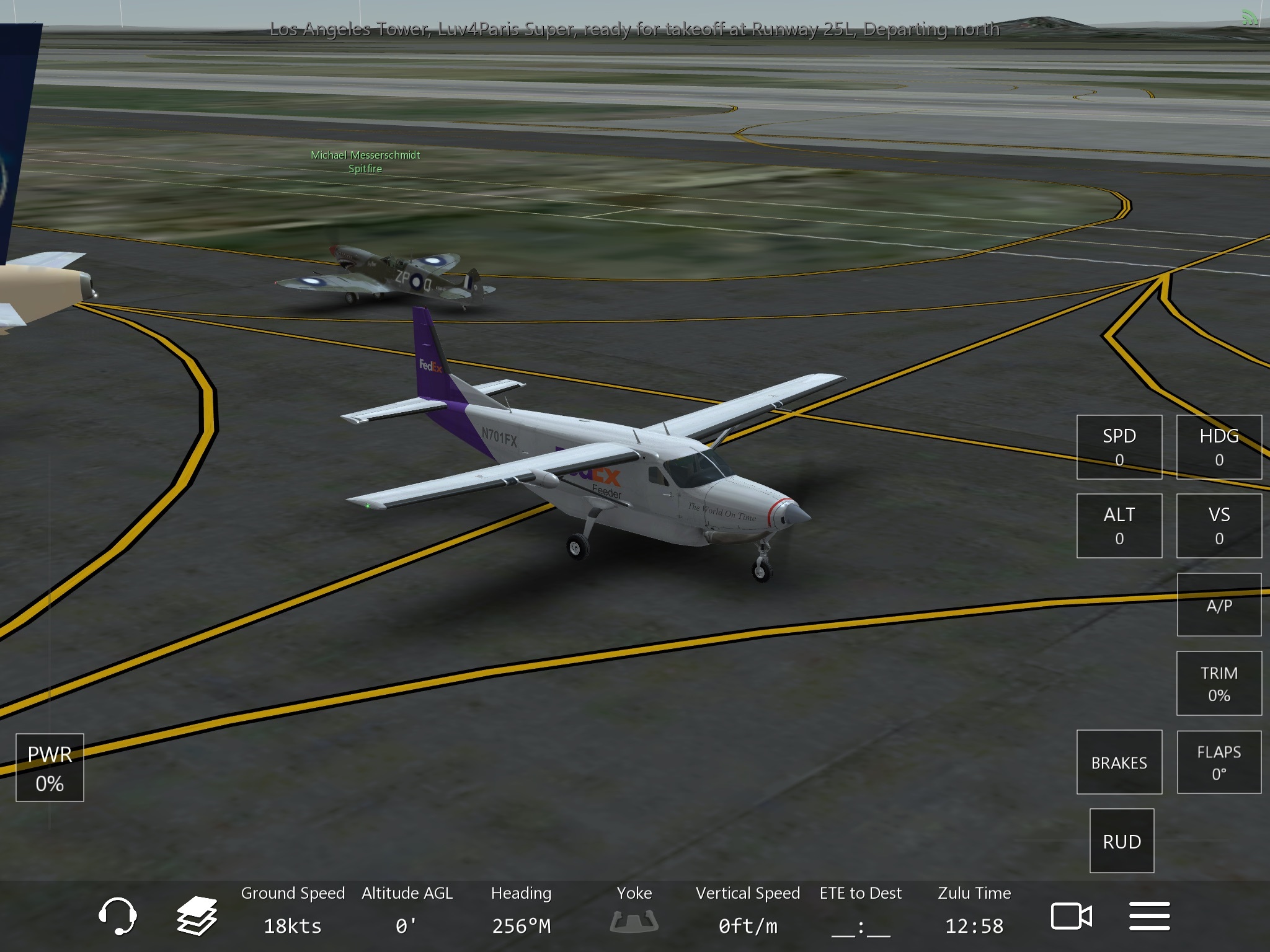Screen dimensions: 1270x952
Task: Toggle the A/P autopilot button
Action: [x=1219, y=605]
